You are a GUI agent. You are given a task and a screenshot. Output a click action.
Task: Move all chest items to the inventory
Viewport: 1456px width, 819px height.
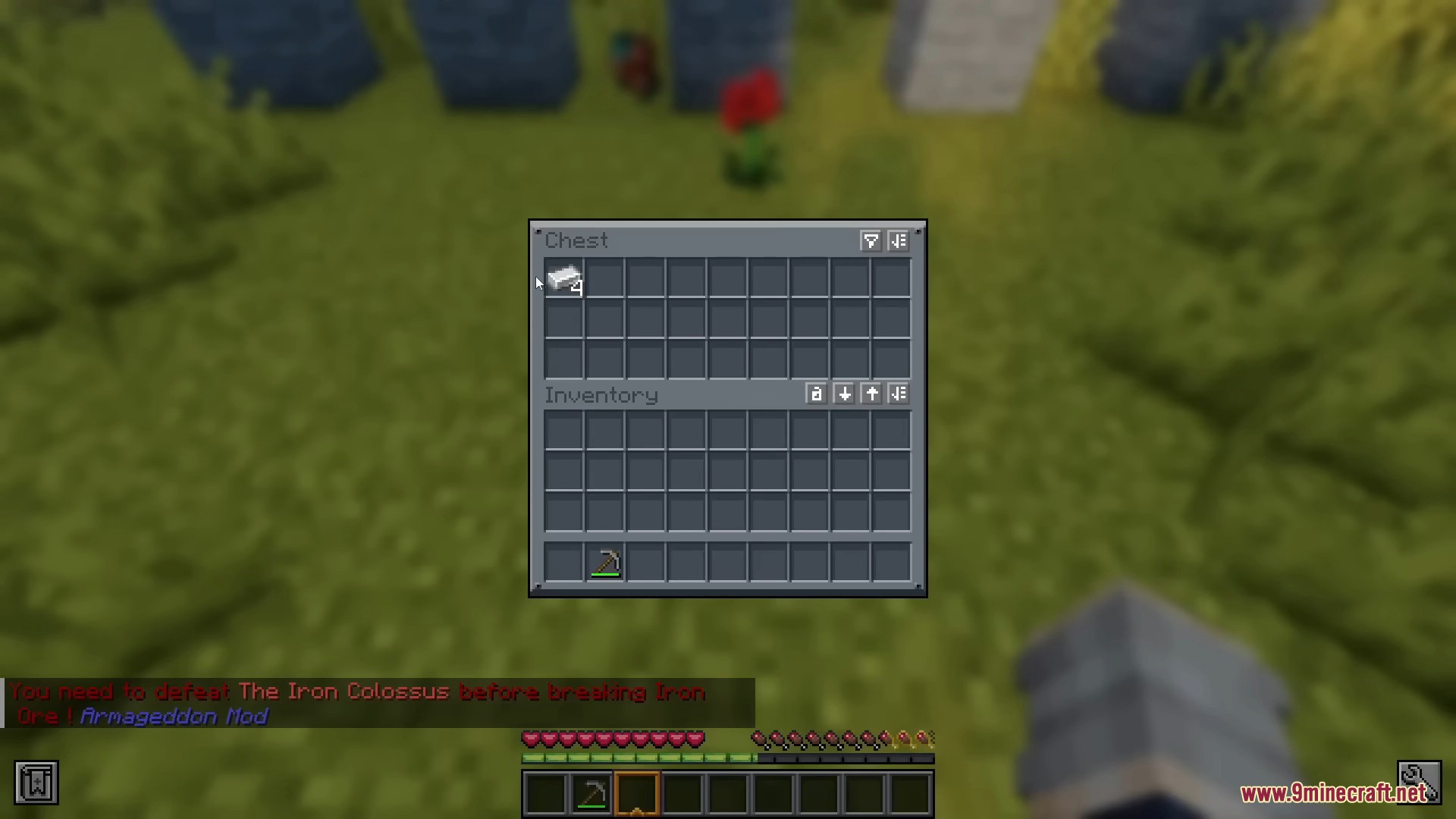844,394
